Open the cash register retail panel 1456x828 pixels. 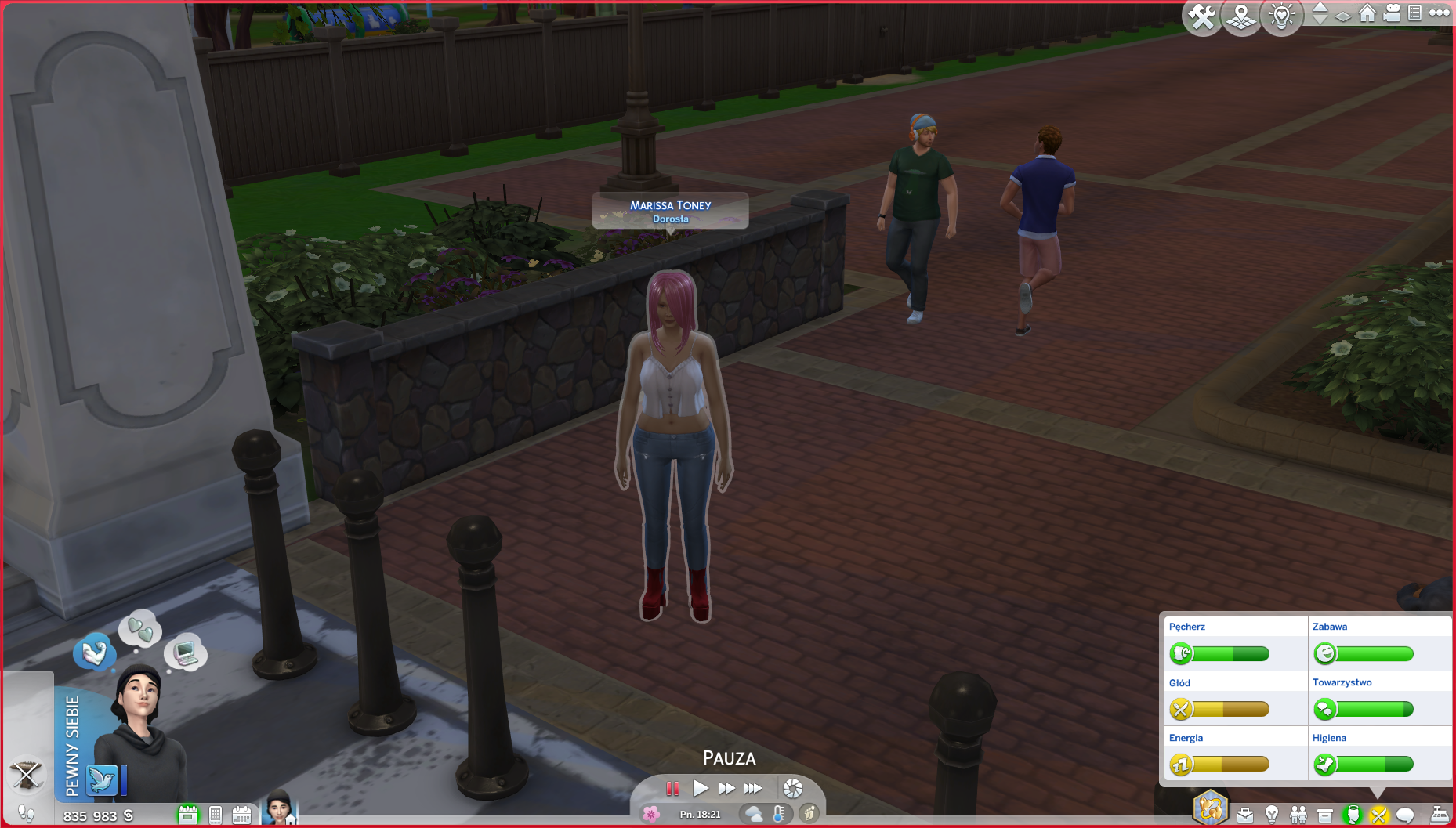tap(1440, 815)
